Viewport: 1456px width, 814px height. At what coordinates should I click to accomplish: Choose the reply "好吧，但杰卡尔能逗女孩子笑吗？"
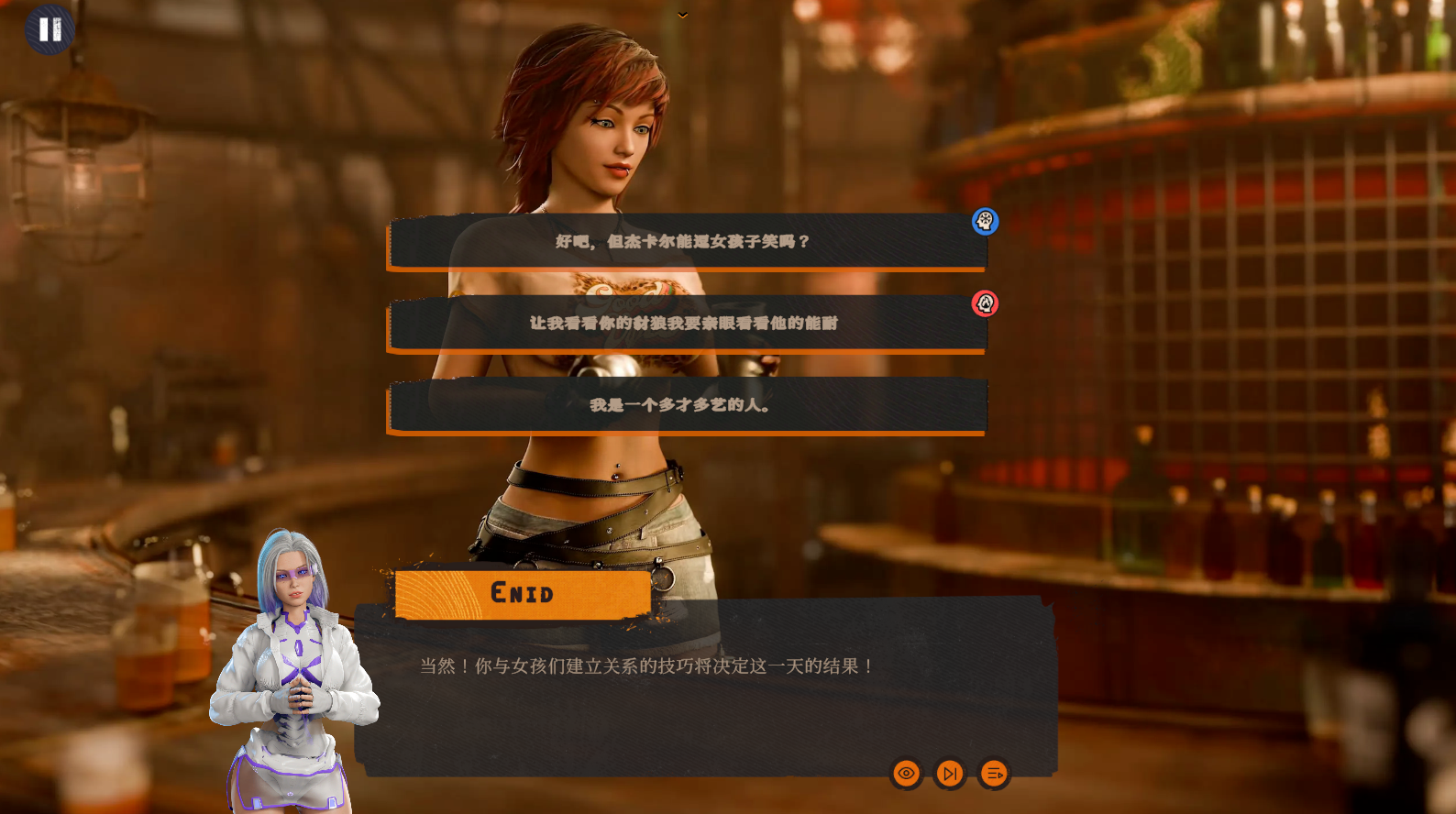tap(686, 242)
